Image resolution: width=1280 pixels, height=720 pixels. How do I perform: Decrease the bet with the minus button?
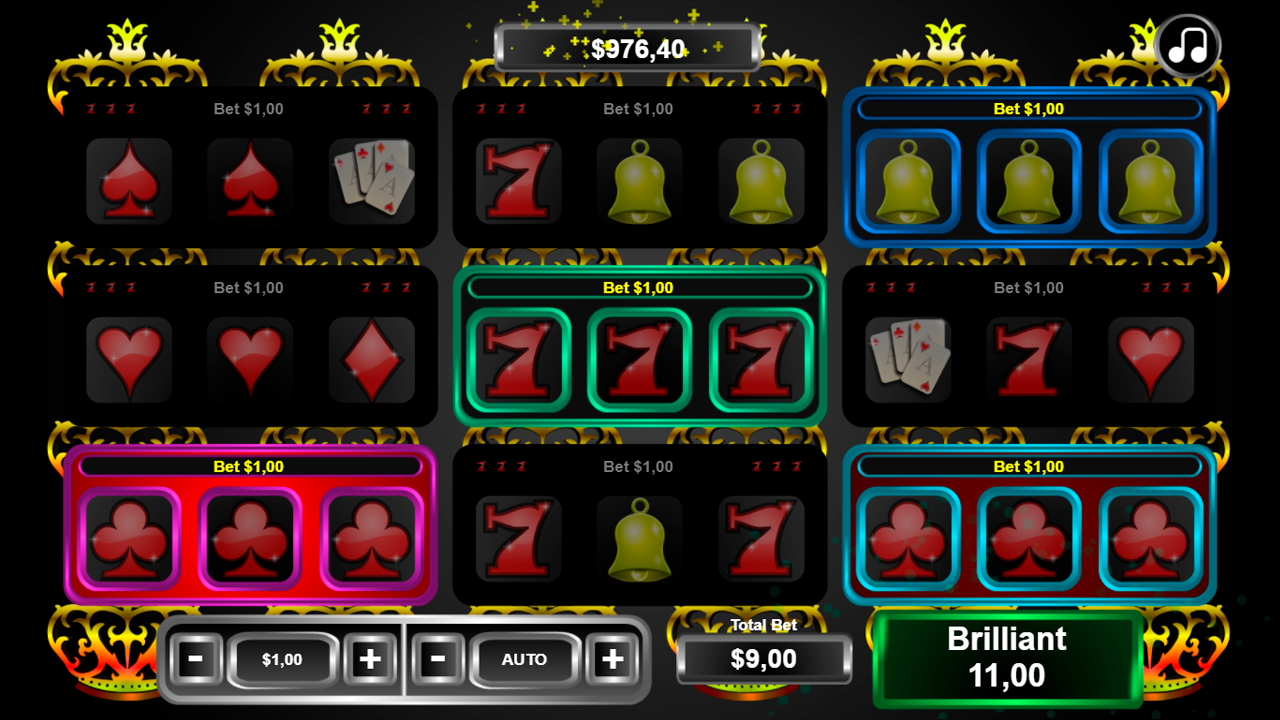196,660
